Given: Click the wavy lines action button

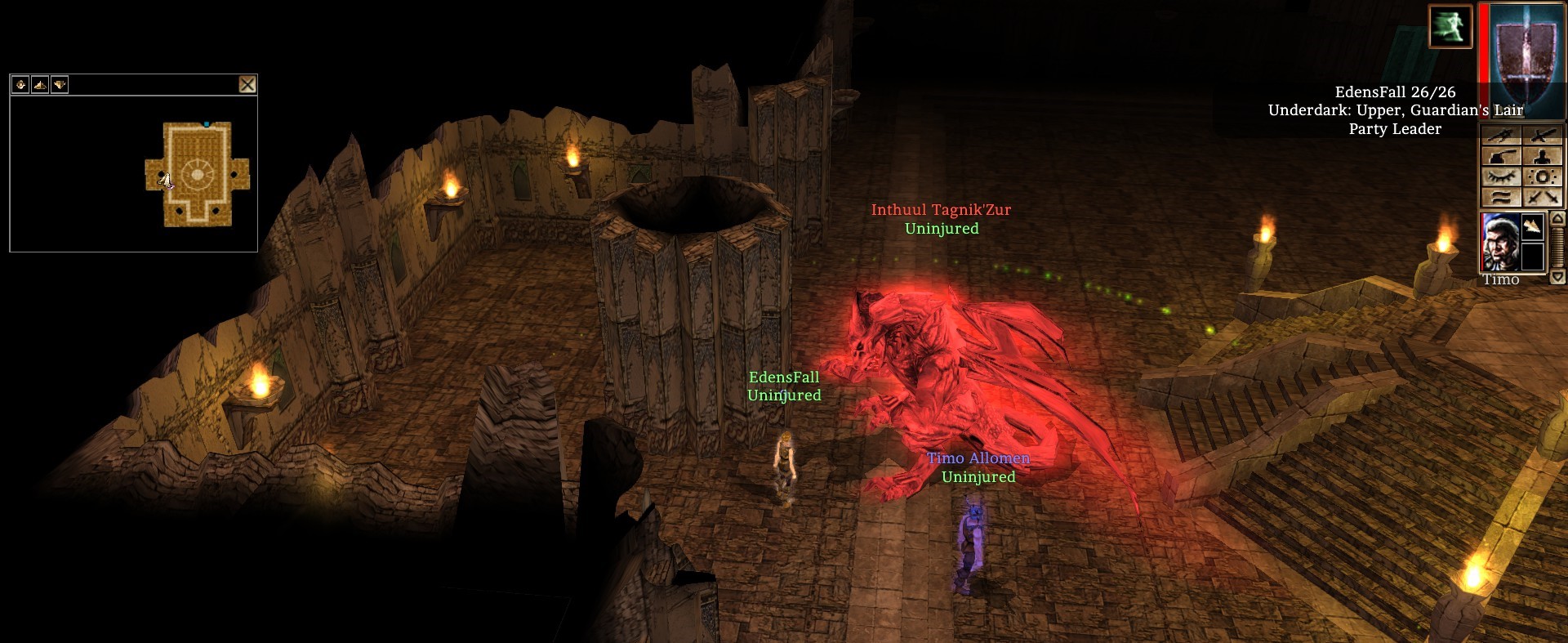Looking at the screenshot, I should point(1501,198).
